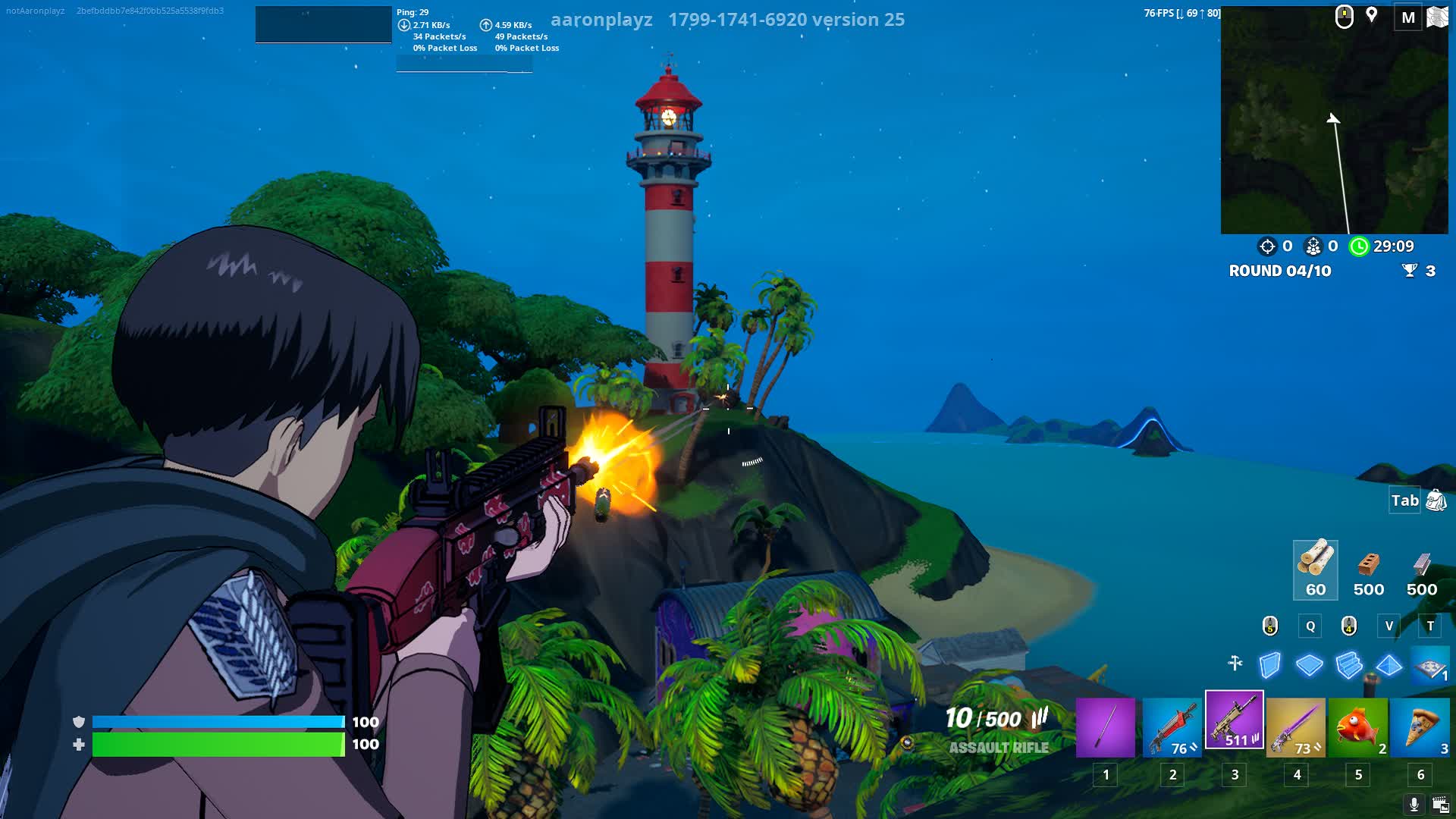Select the metal material with 500
The height and width of the screenshot is (819, 1456).
pyautogui.click(x=1421, y=570)
